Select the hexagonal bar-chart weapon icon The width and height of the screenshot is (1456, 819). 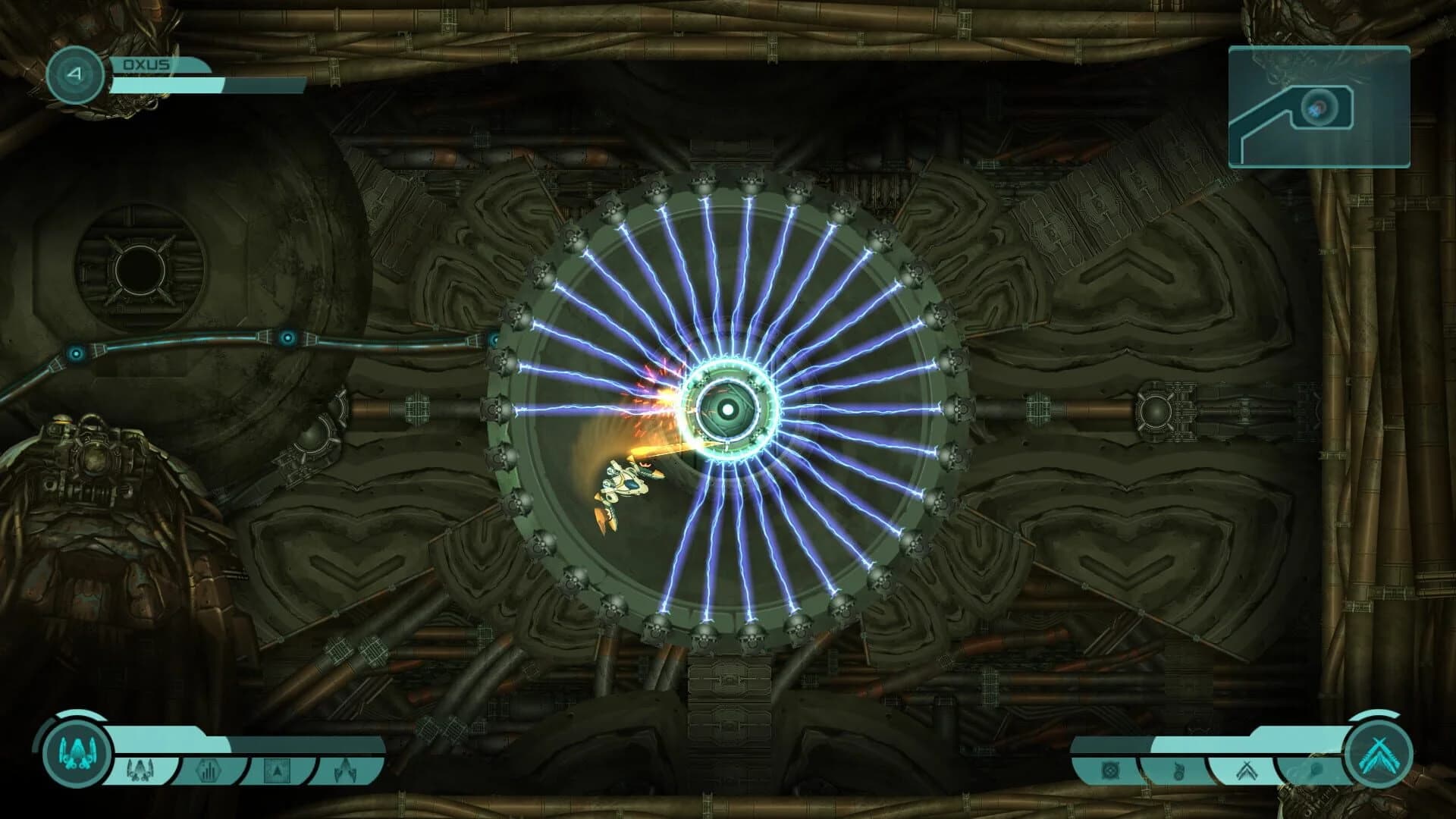209,767
